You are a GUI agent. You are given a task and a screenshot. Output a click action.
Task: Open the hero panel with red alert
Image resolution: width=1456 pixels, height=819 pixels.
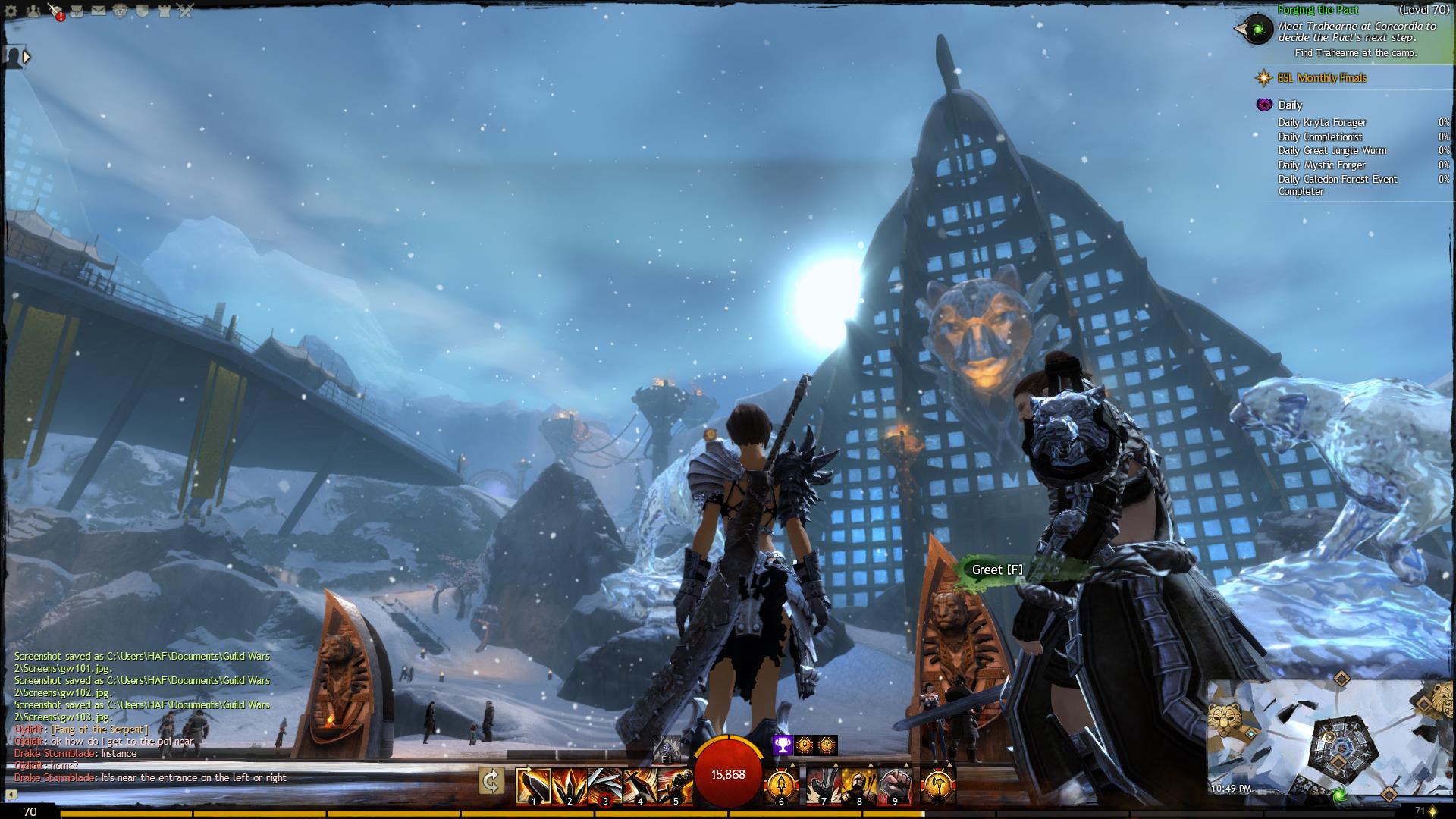tap(55, 11)
